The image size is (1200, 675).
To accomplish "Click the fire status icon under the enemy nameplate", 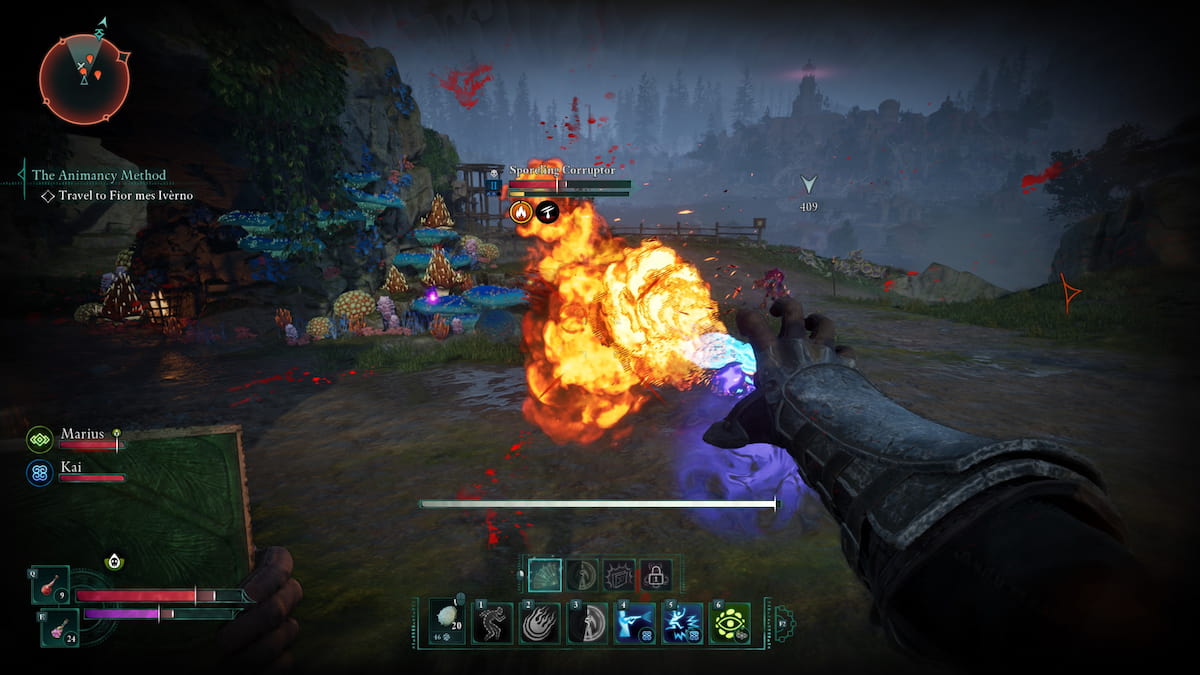I will 520,211.
